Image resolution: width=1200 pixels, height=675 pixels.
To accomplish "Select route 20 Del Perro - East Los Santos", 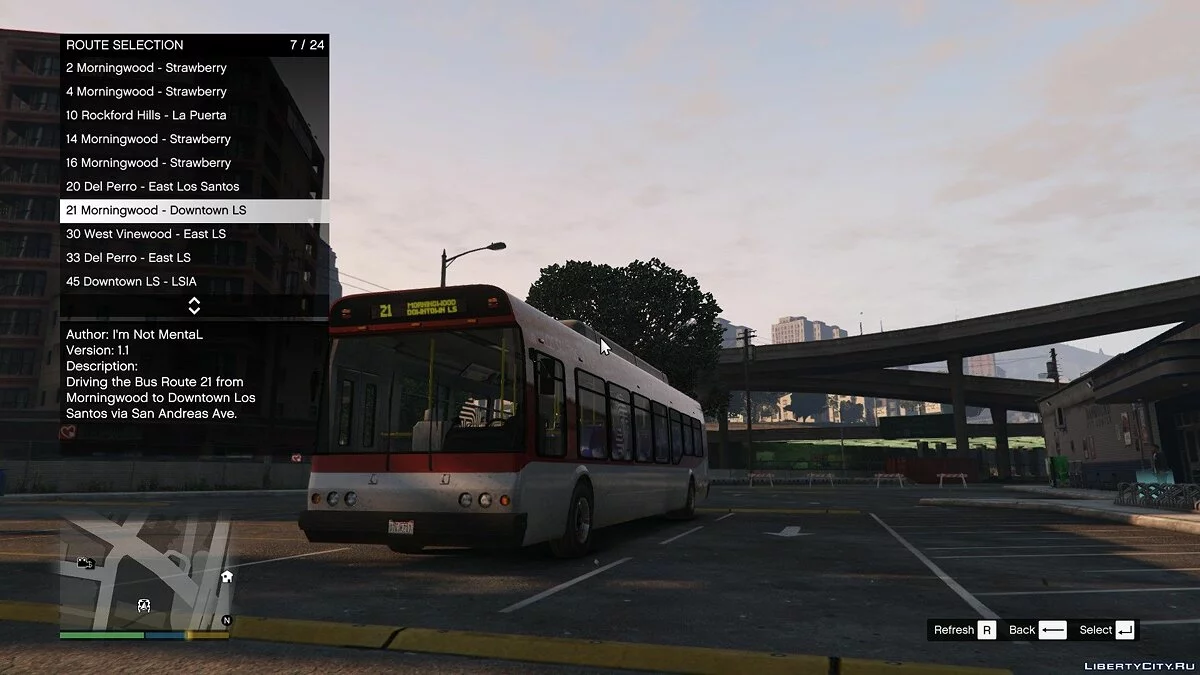I will (153, 187).
